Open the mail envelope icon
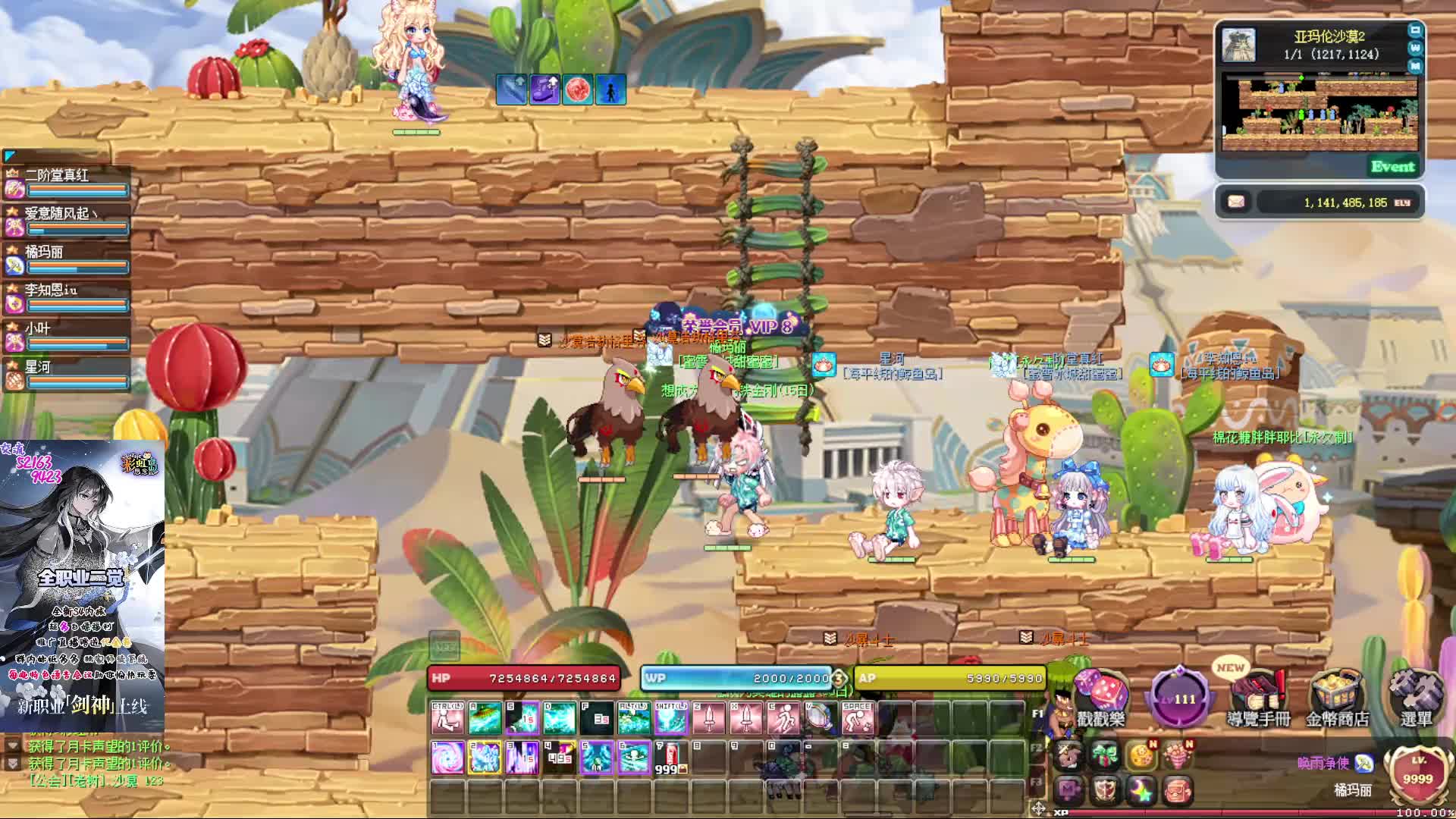 1236,202
